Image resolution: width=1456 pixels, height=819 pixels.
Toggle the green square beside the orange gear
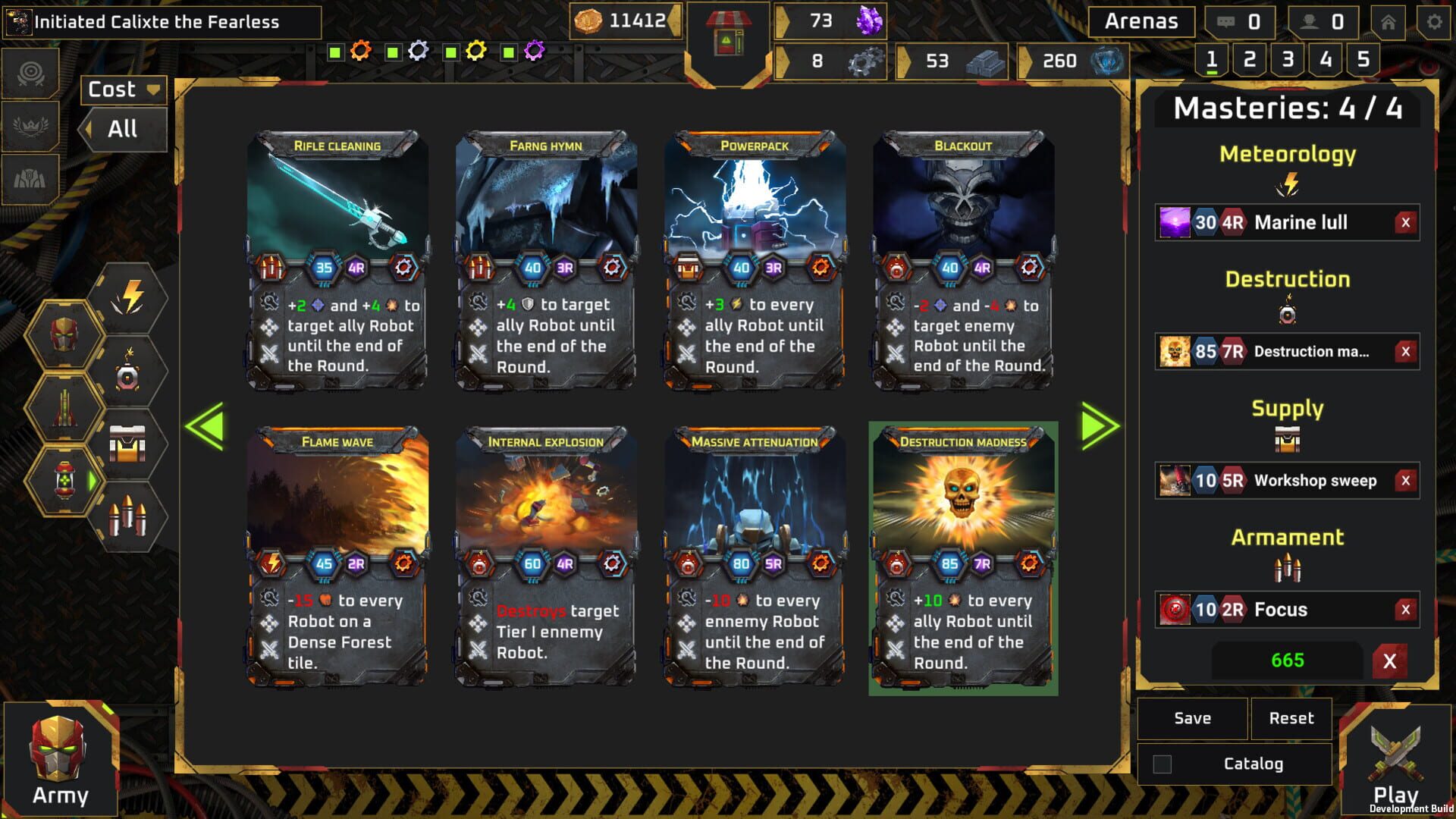[334, 52]
